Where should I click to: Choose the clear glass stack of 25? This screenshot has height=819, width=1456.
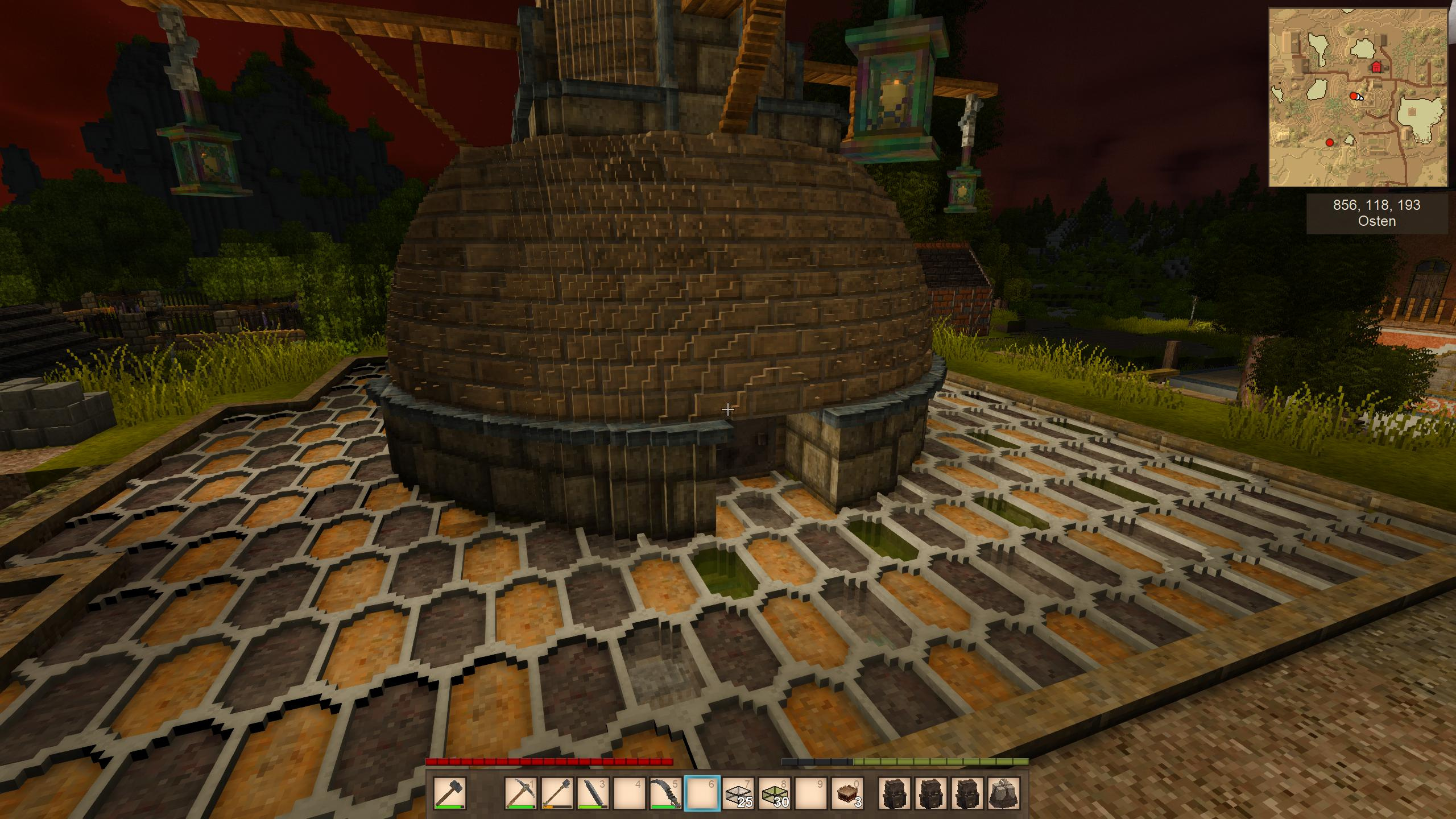(739, 792)
